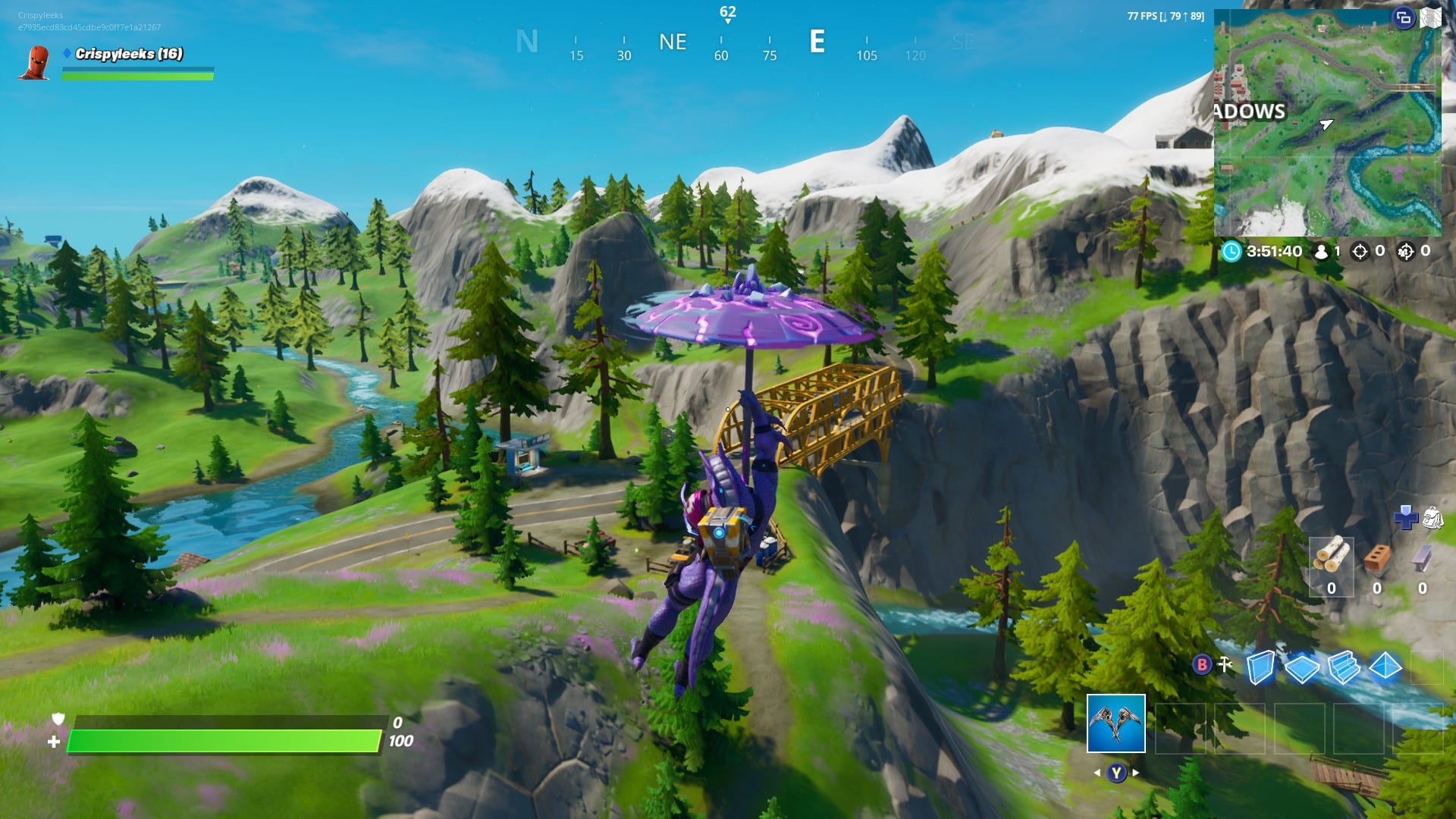Toggle the trap slot hammer icon

pos(1224,664)
